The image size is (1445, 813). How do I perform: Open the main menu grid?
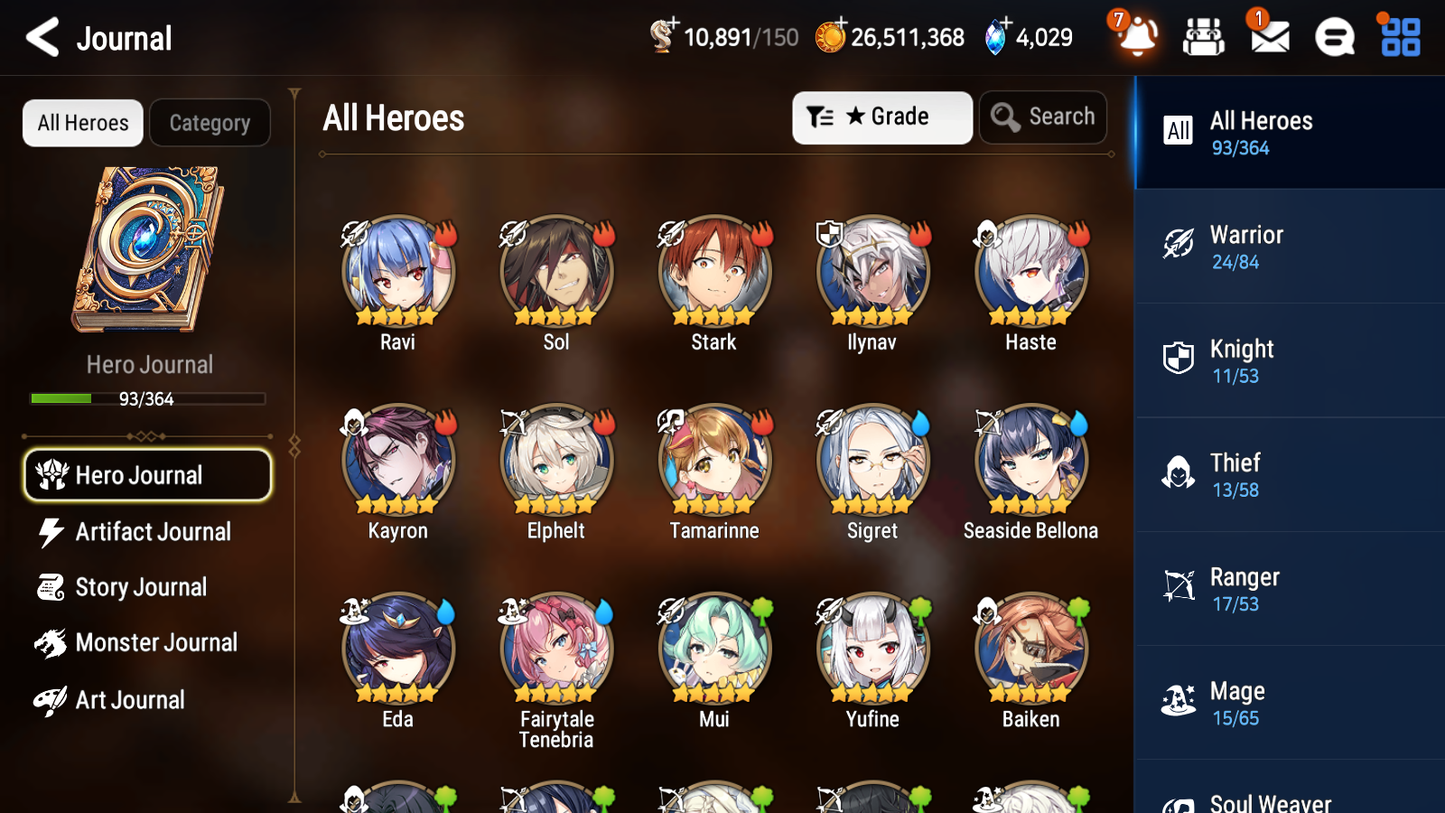pos(1398,36)
